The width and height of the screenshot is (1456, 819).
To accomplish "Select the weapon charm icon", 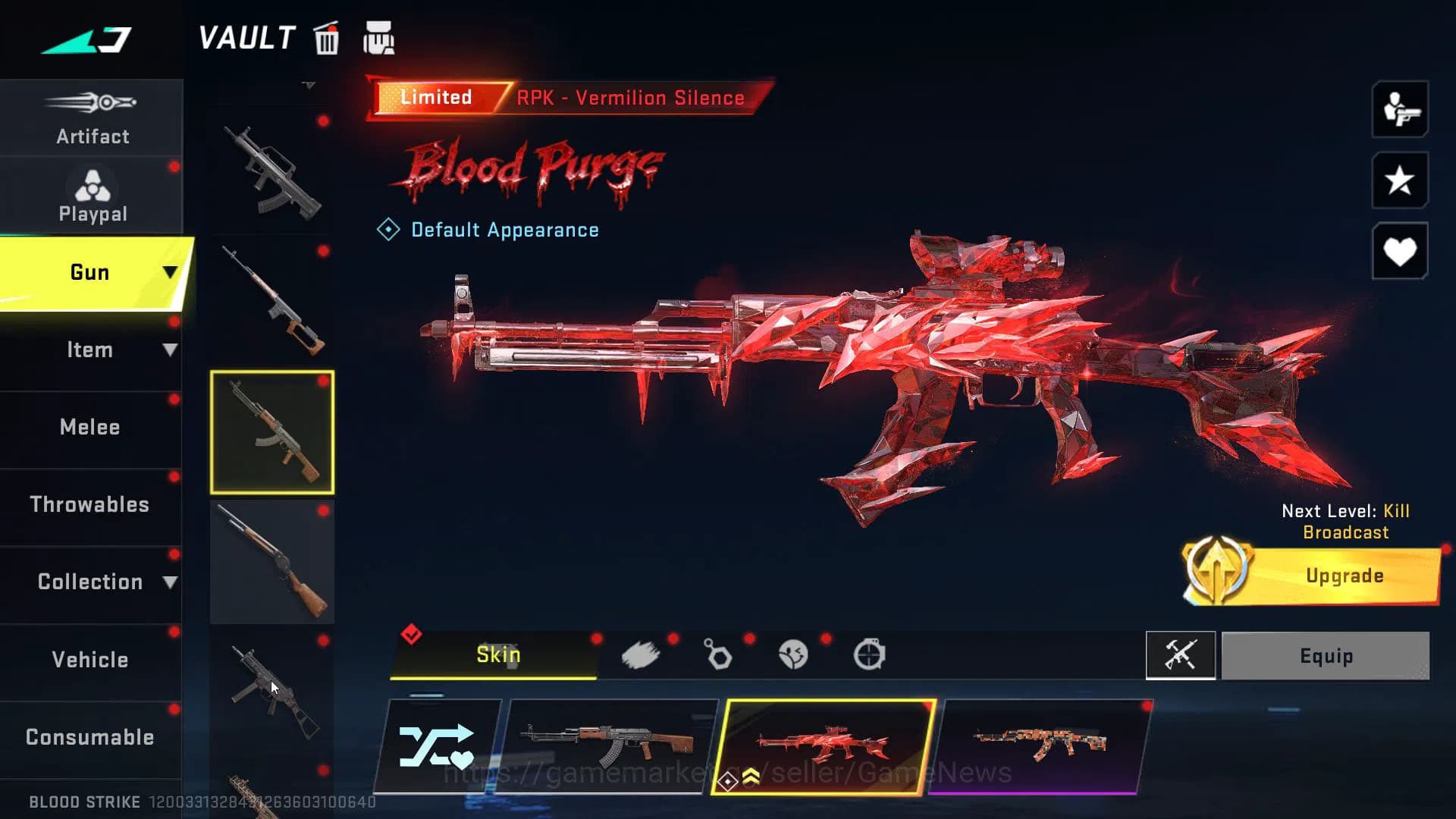I will click(717, 654).
